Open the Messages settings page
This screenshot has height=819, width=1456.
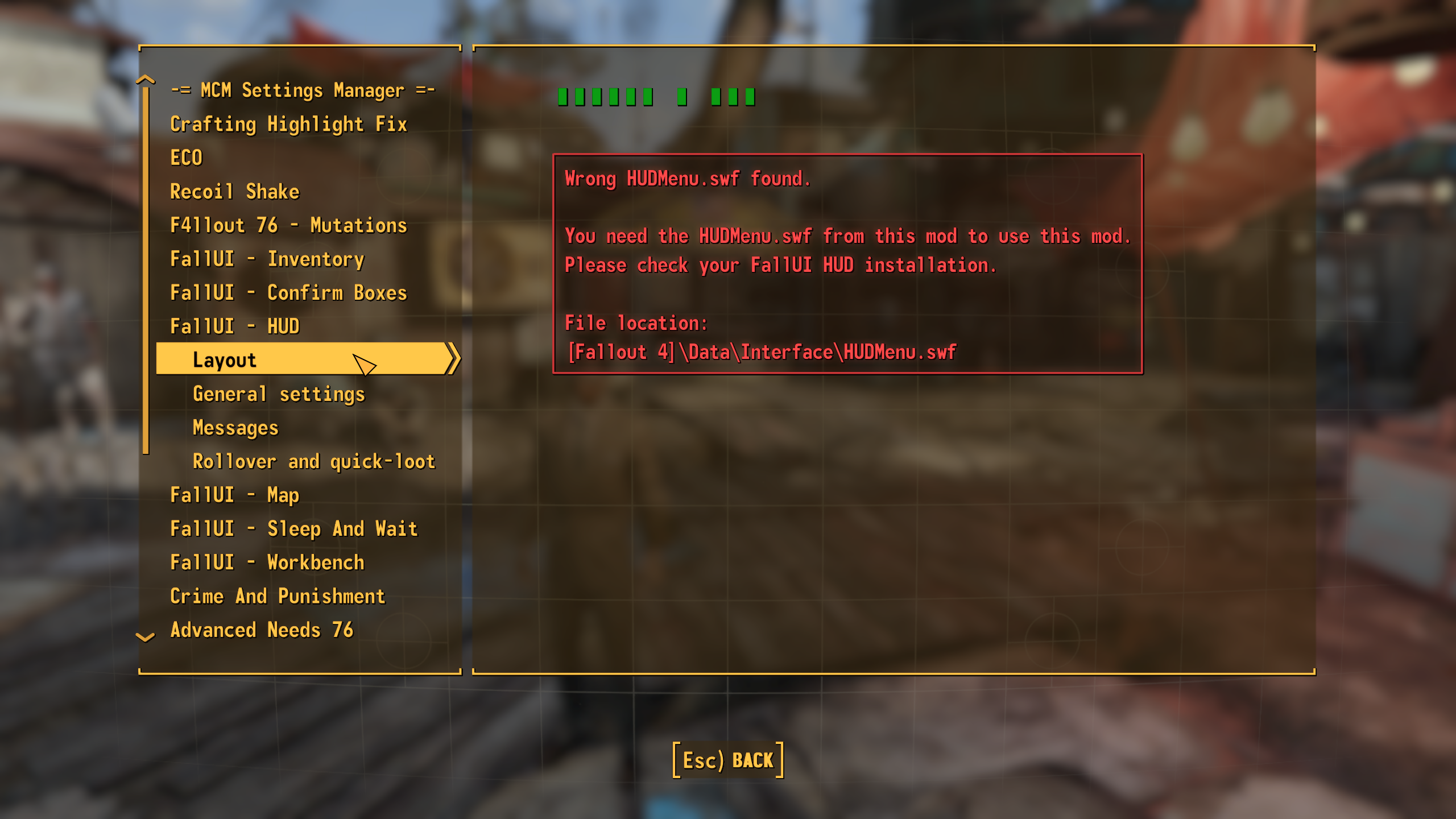coord(235,427)
